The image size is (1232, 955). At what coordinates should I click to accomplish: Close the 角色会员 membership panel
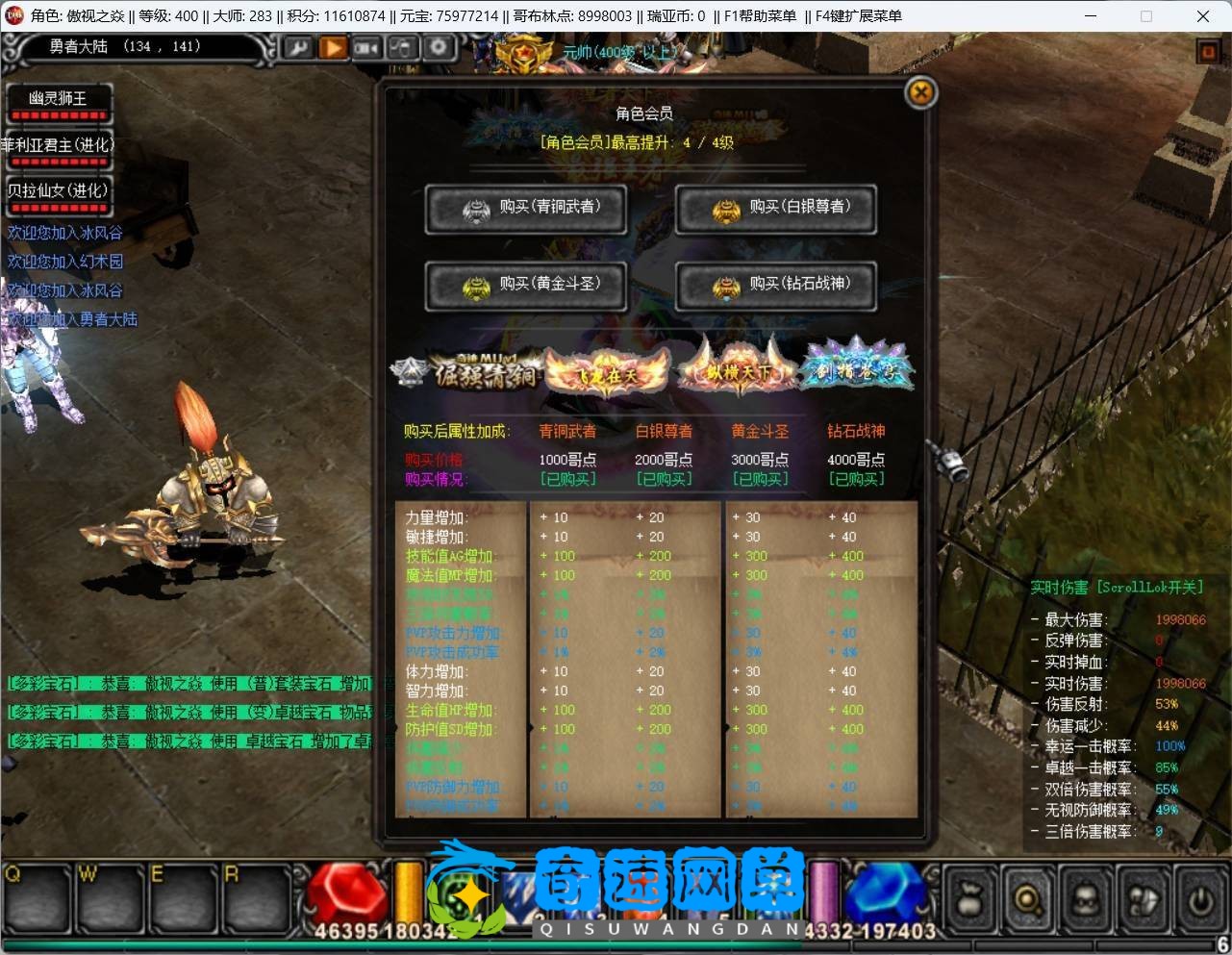920,93
